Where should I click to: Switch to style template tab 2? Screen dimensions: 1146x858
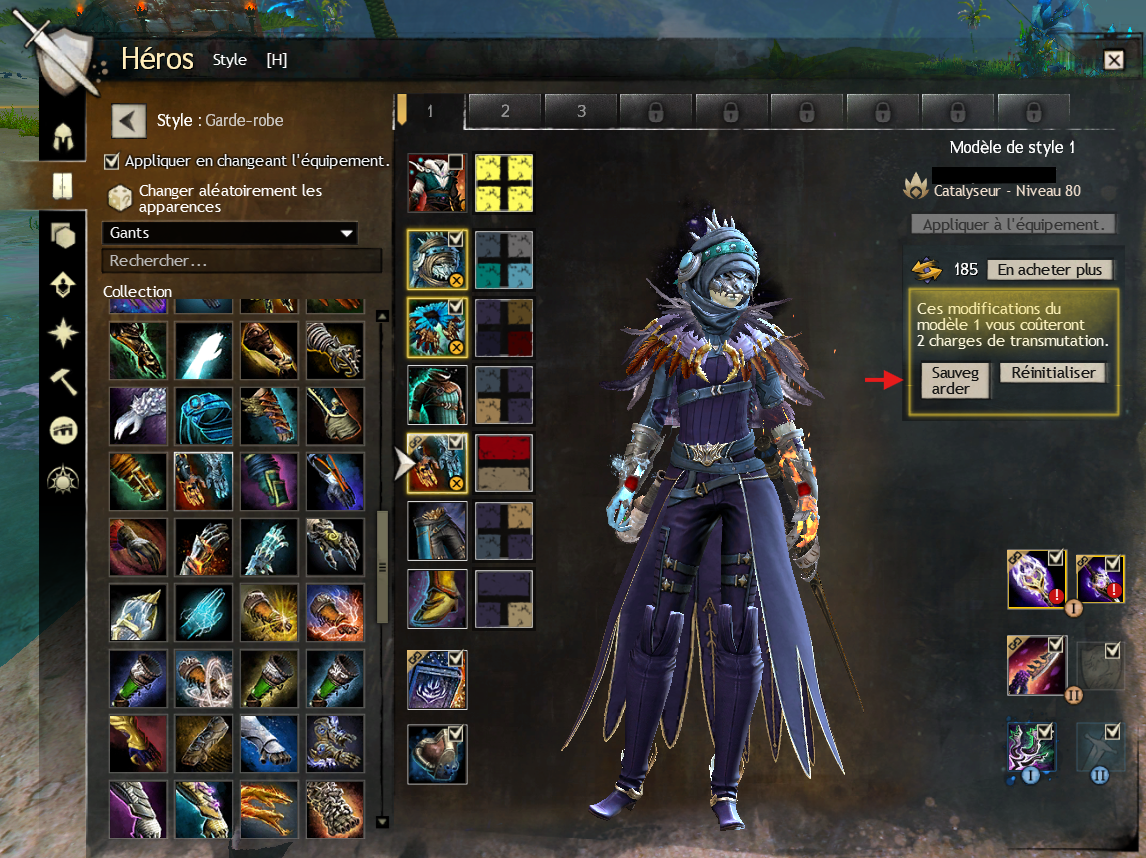pos(505,111)
